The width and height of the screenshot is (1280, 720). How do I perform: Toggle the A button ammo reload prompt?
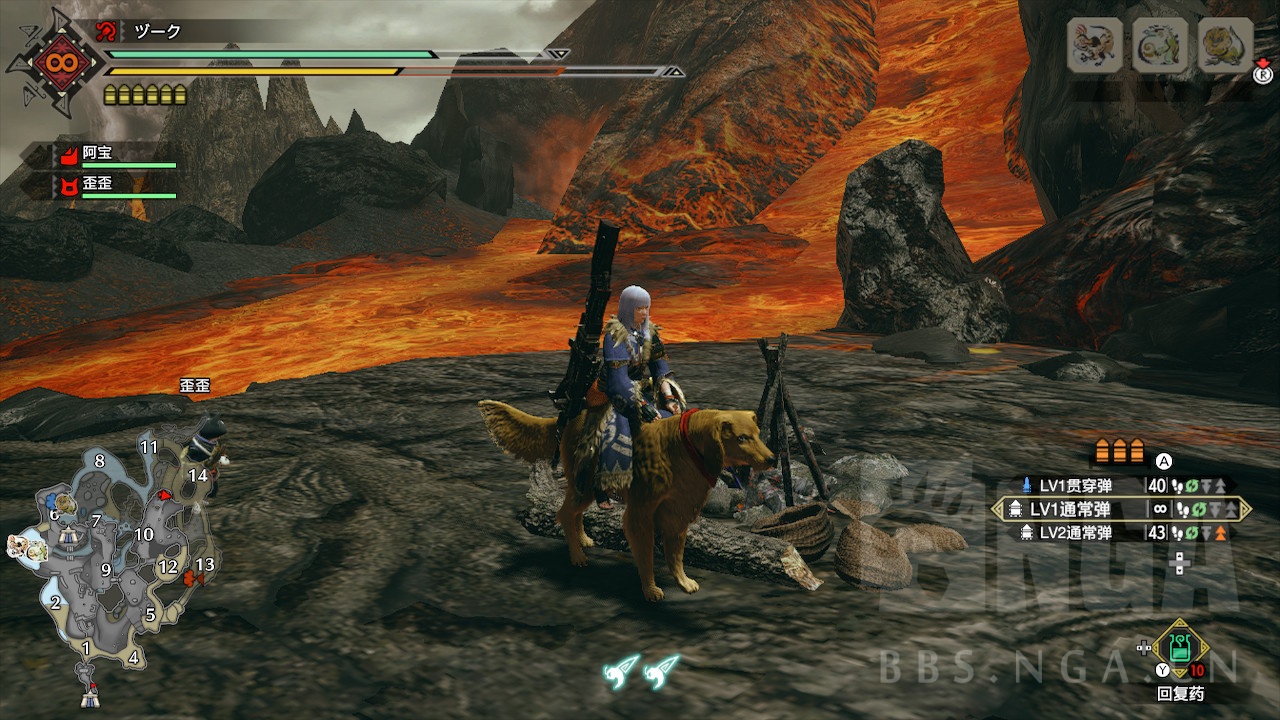1162,460
